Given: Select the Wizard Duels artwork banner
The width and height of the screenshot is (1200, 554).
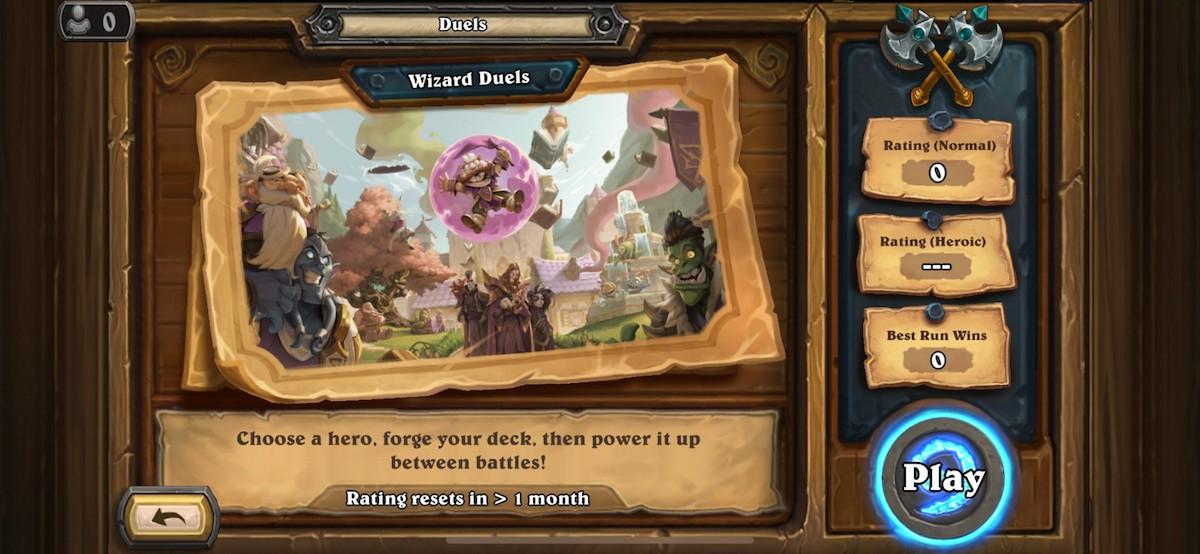Looking at the screenshot, I should pos(480,230).
